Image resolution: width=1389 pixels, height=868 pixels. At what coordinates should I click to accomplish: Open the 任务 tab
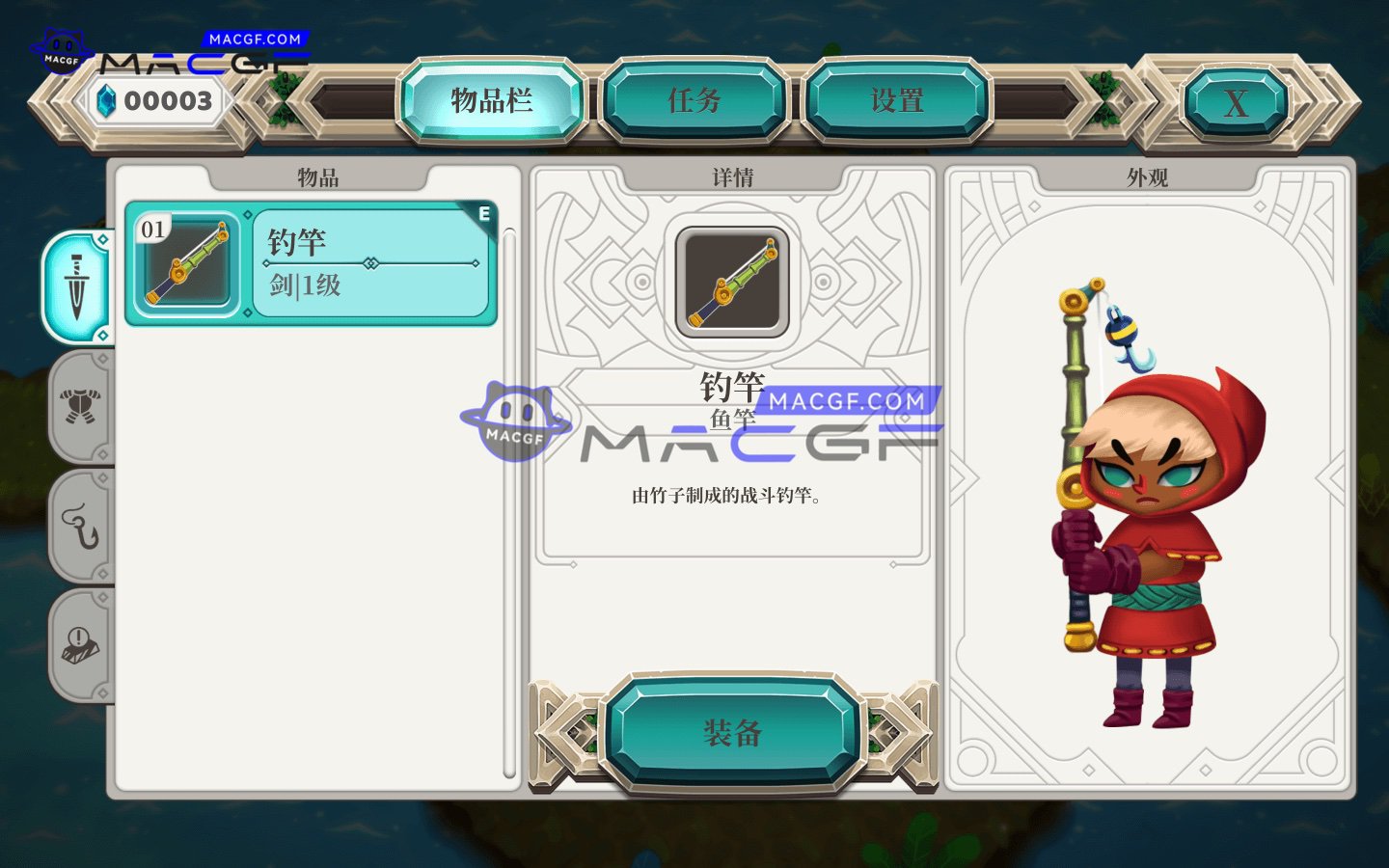click(697, 99)
